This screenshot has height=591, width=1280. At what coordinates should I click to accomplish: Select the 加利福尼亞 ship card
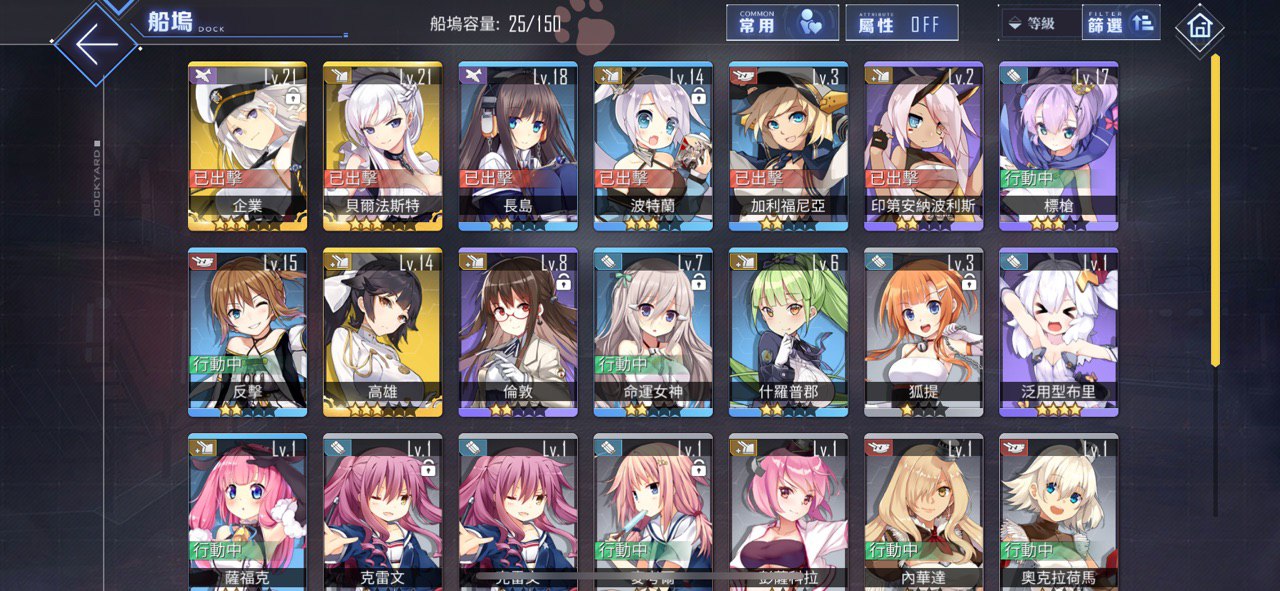788,145
